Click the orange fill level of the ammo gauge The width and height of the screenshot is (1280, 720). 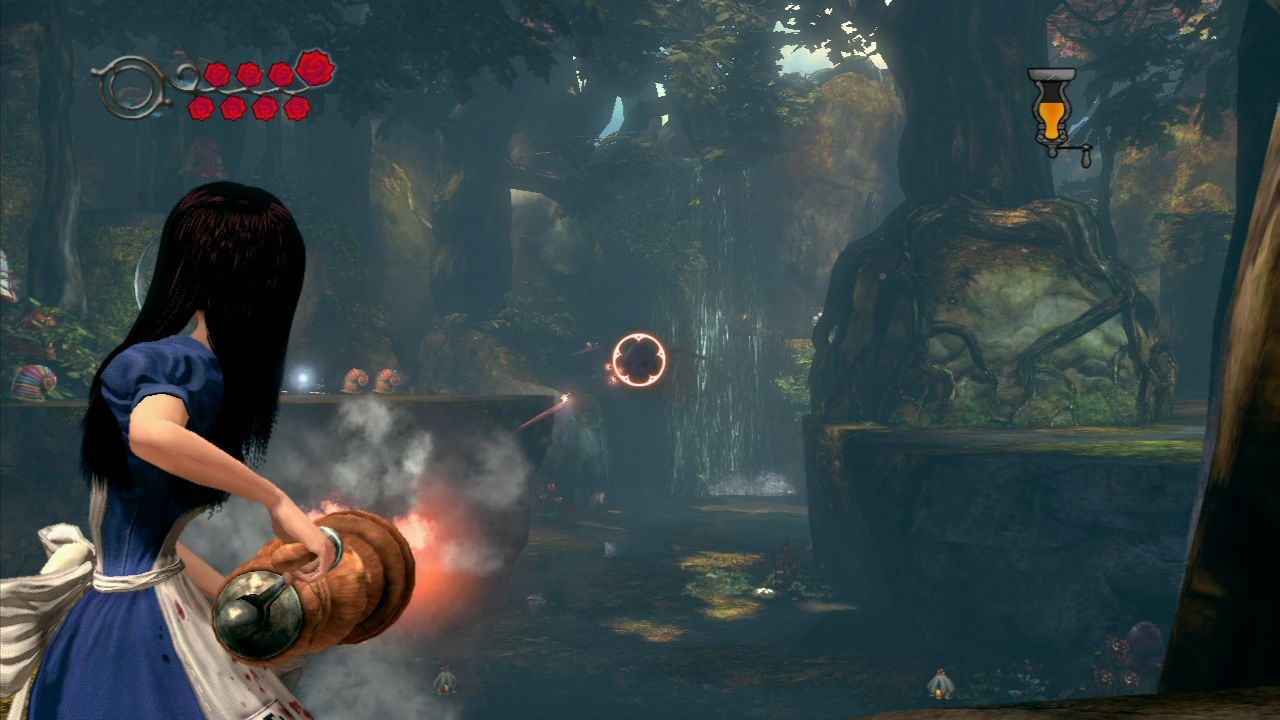pos(1051,122)
